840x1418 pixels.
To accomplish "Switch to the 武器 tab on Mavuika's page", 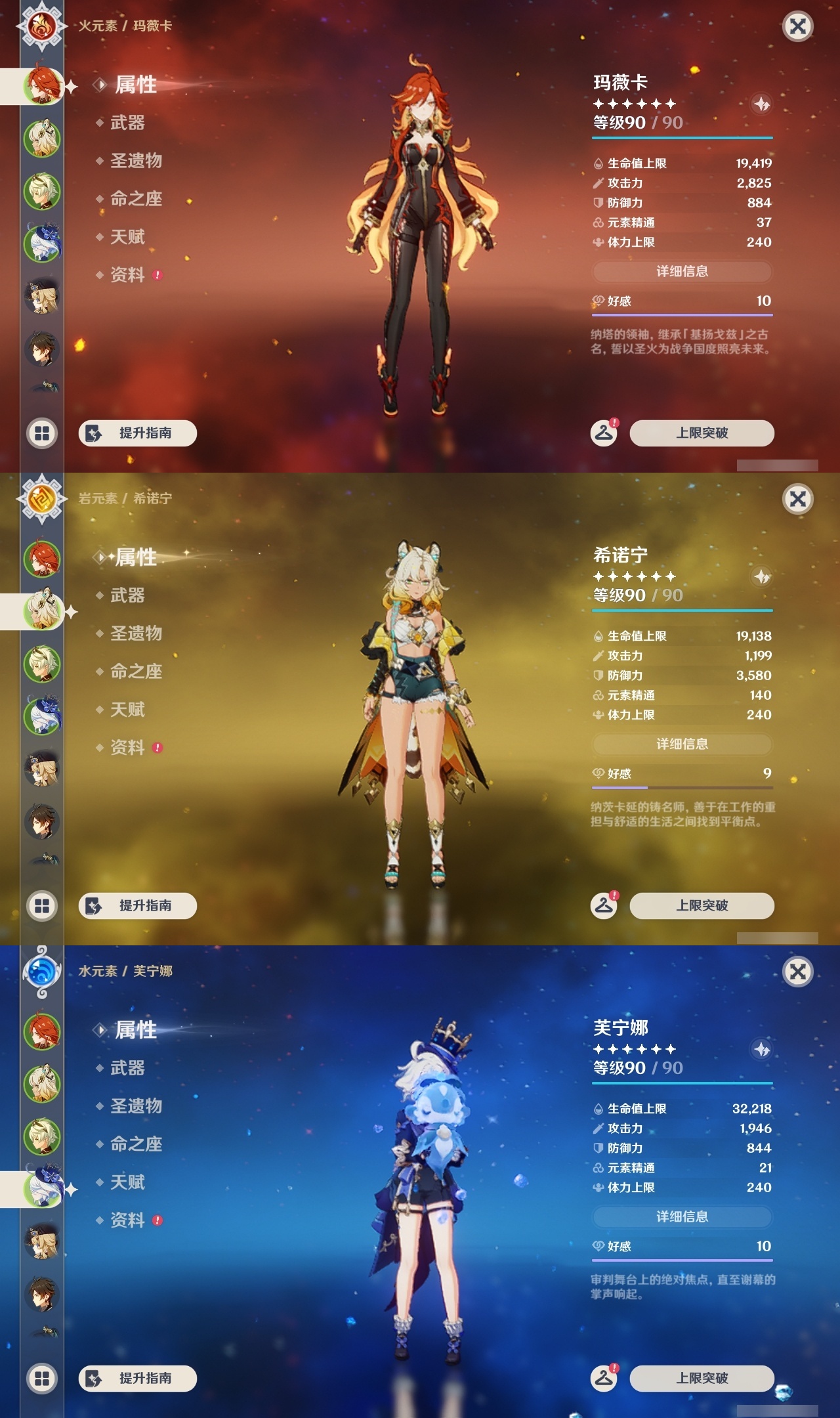I will point(128,123).
